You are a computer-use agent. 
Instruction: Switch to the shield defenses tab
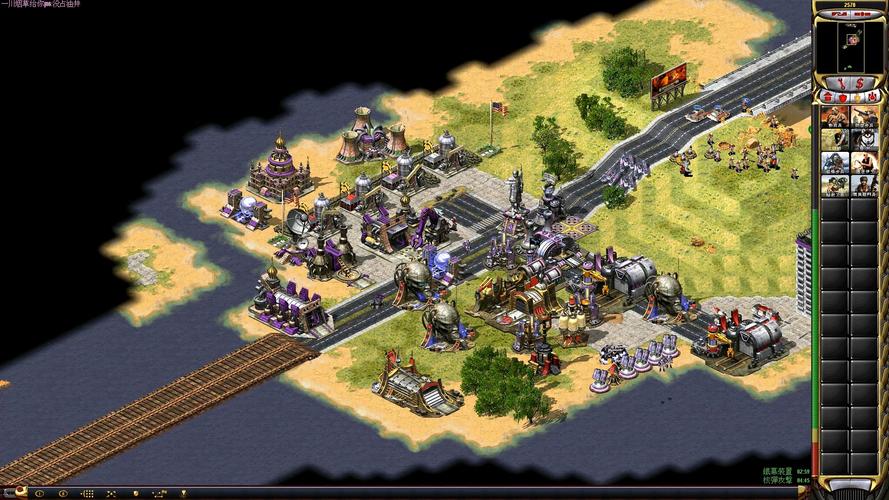[843, 98]
